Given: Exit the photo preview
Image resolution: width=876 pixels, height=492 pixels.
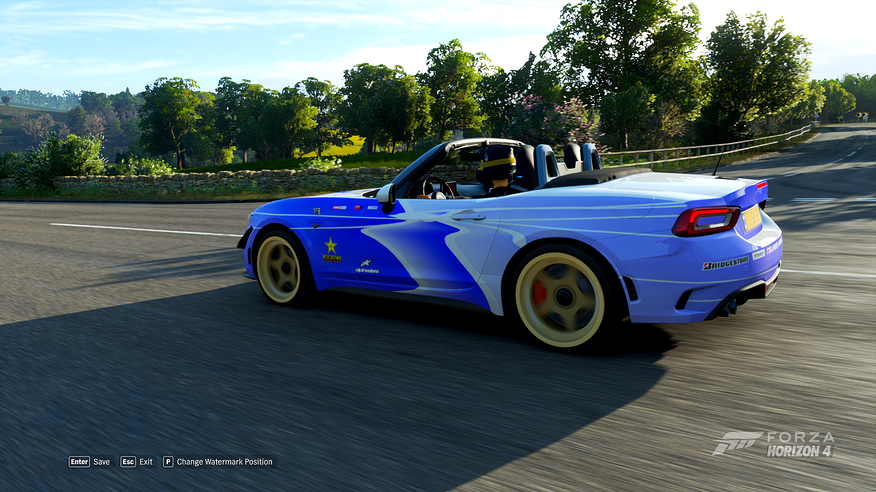Looking at the screenshot, I should point(137,462).
